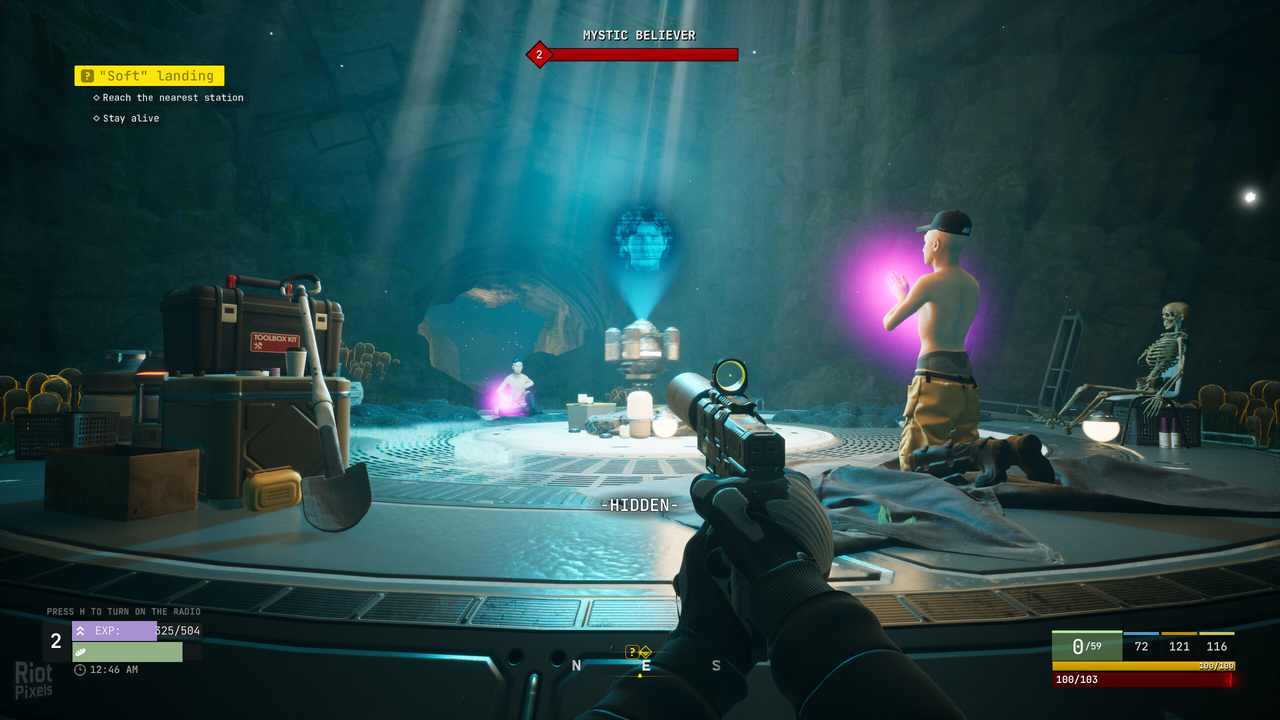Select the highlighted green 0/59 ammo slot
The width and height of the screenshot is (1280, 720).
coord(1086,646)
